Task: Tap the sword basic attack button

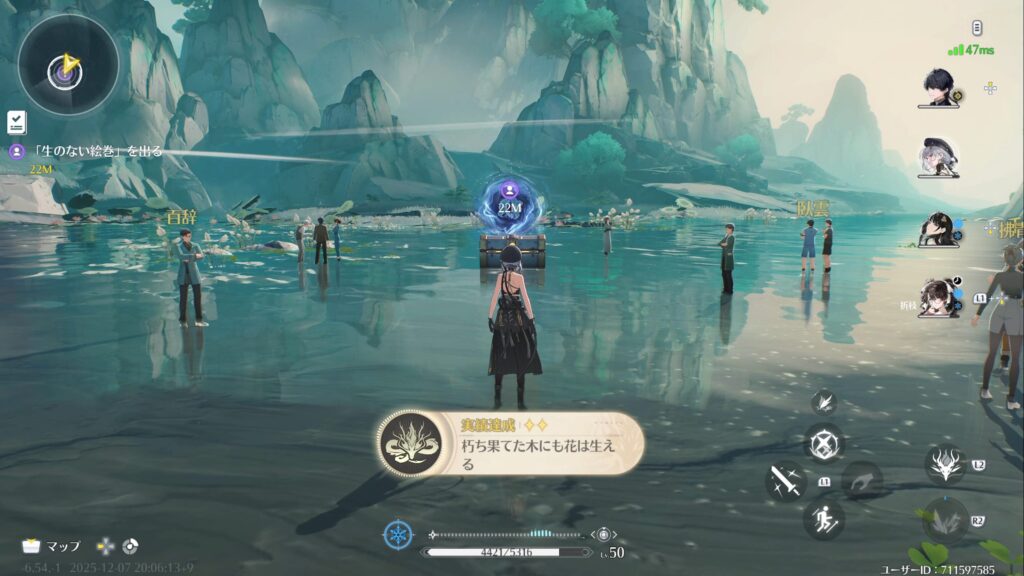Action: click(786, 481)
